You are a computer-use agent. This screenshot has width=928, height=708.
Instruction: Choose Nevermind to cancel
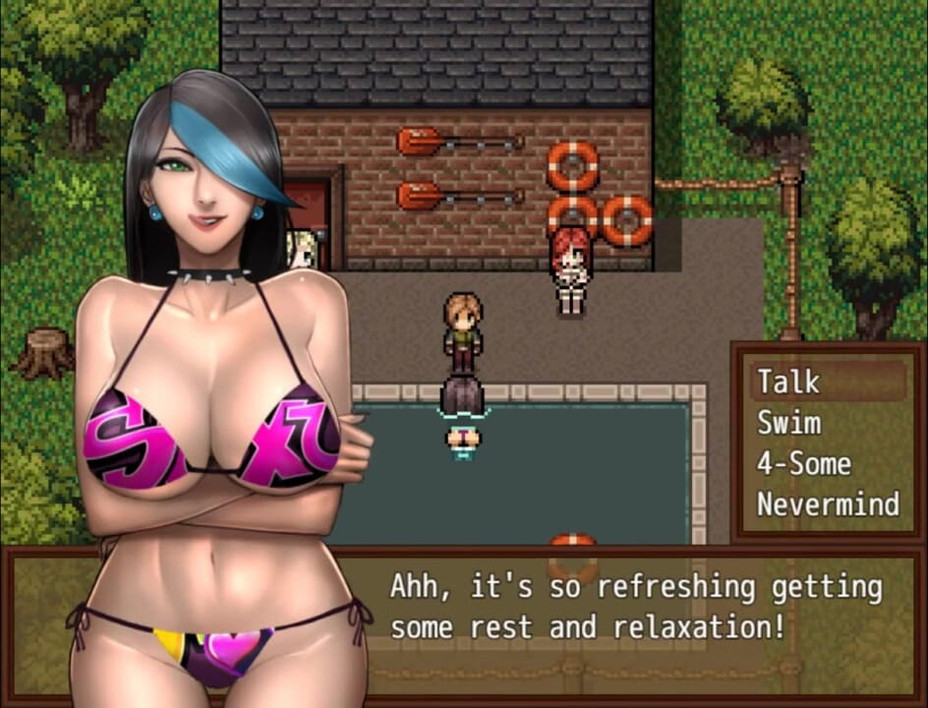[x=827, y=504]
